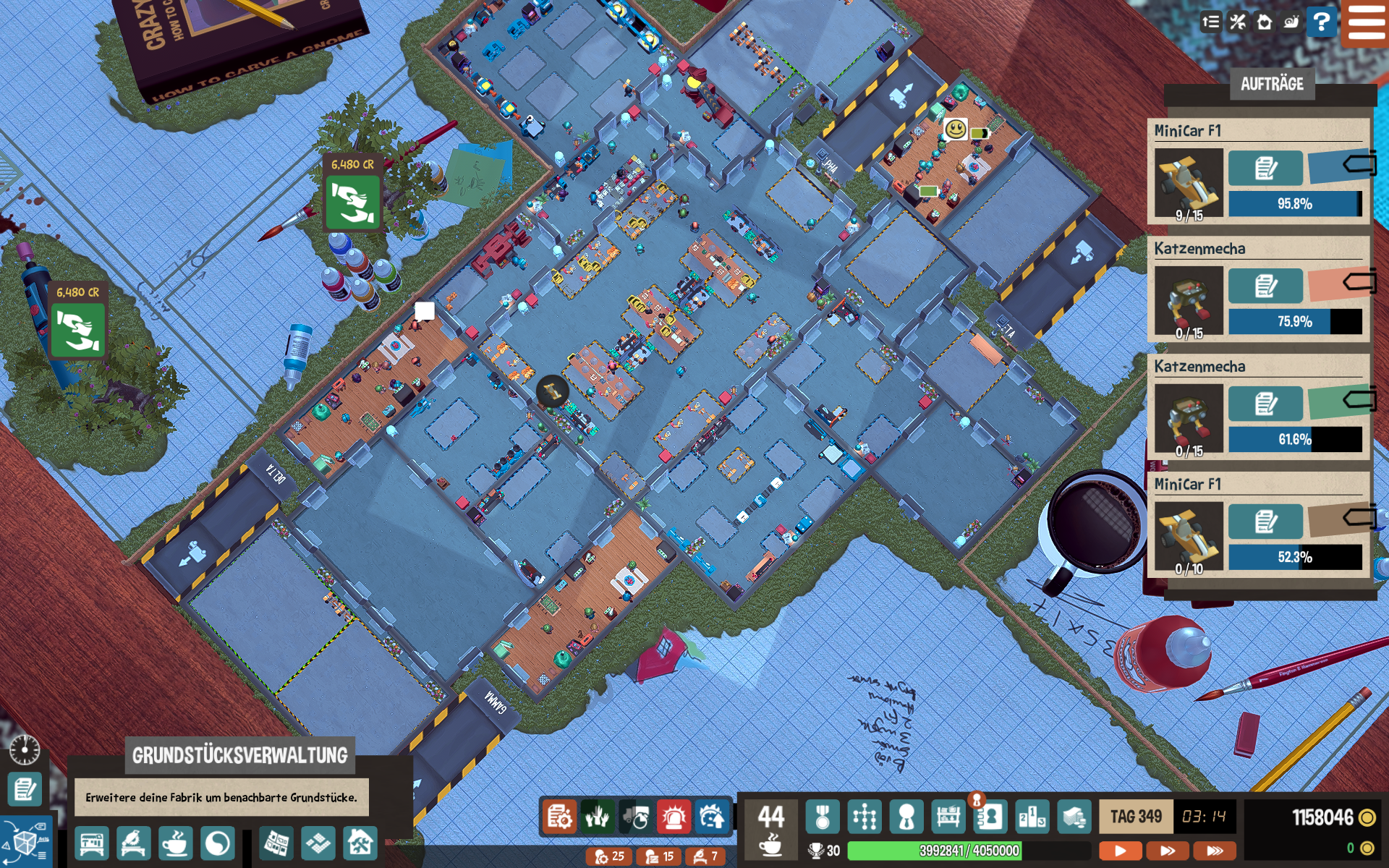Open the hamburger main menu
Screen dimensions: 1389x868
point(1366,23)
